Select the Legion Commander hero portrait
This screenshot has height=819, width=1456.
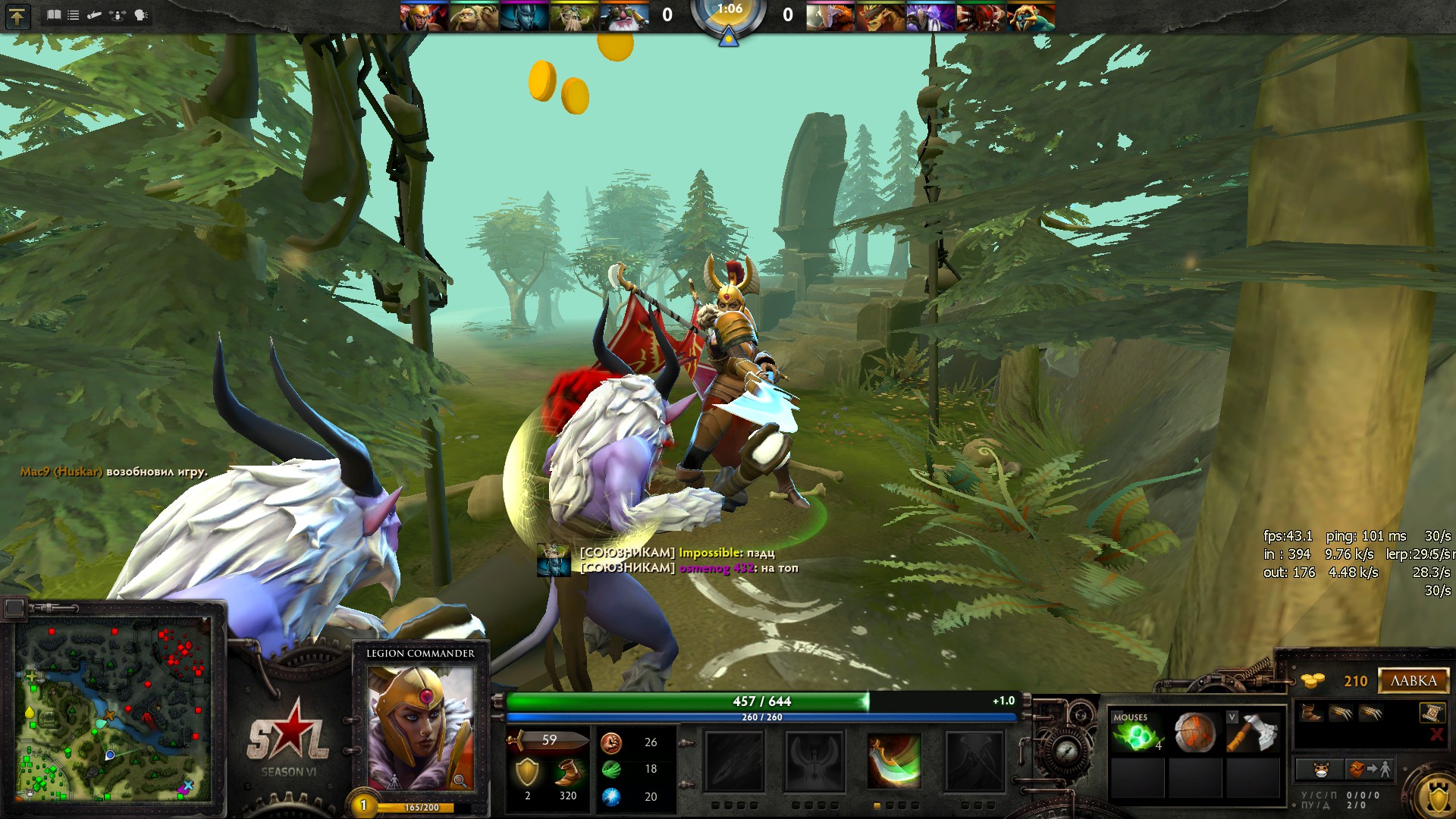[x=420, y=726]
